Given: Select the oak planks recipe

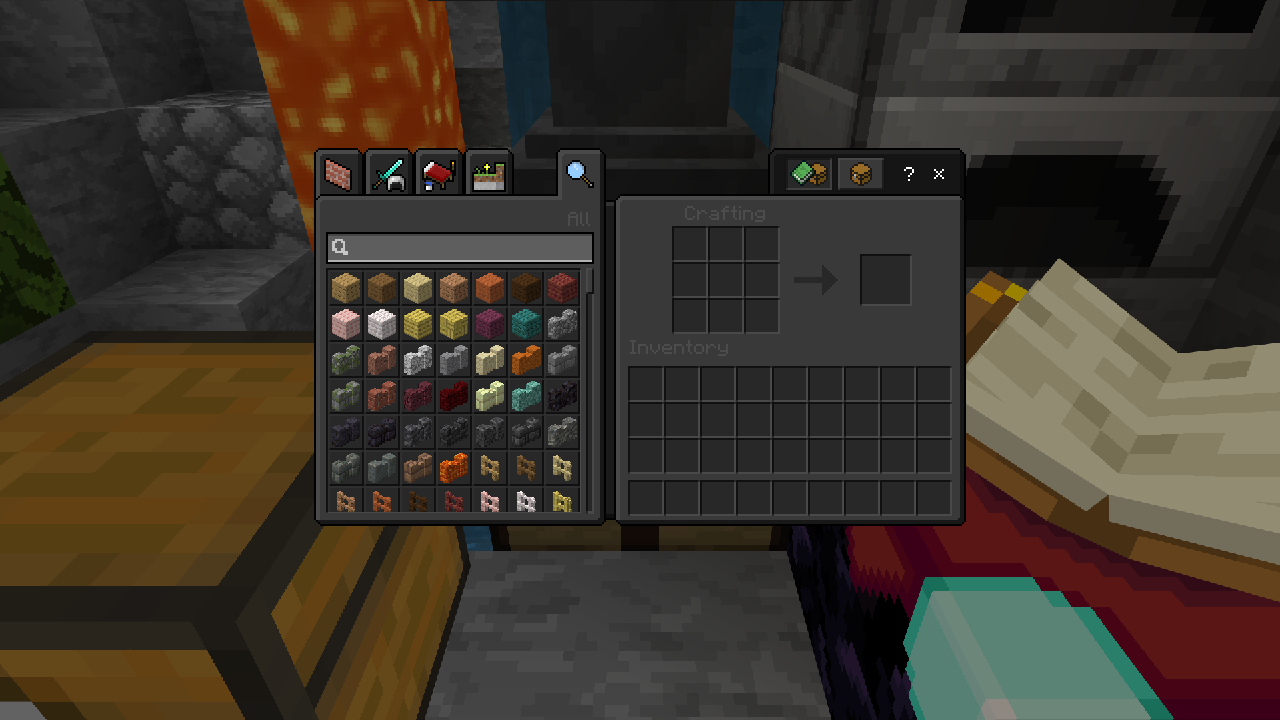Looking at the screenshot, I should tap(346, 288).
